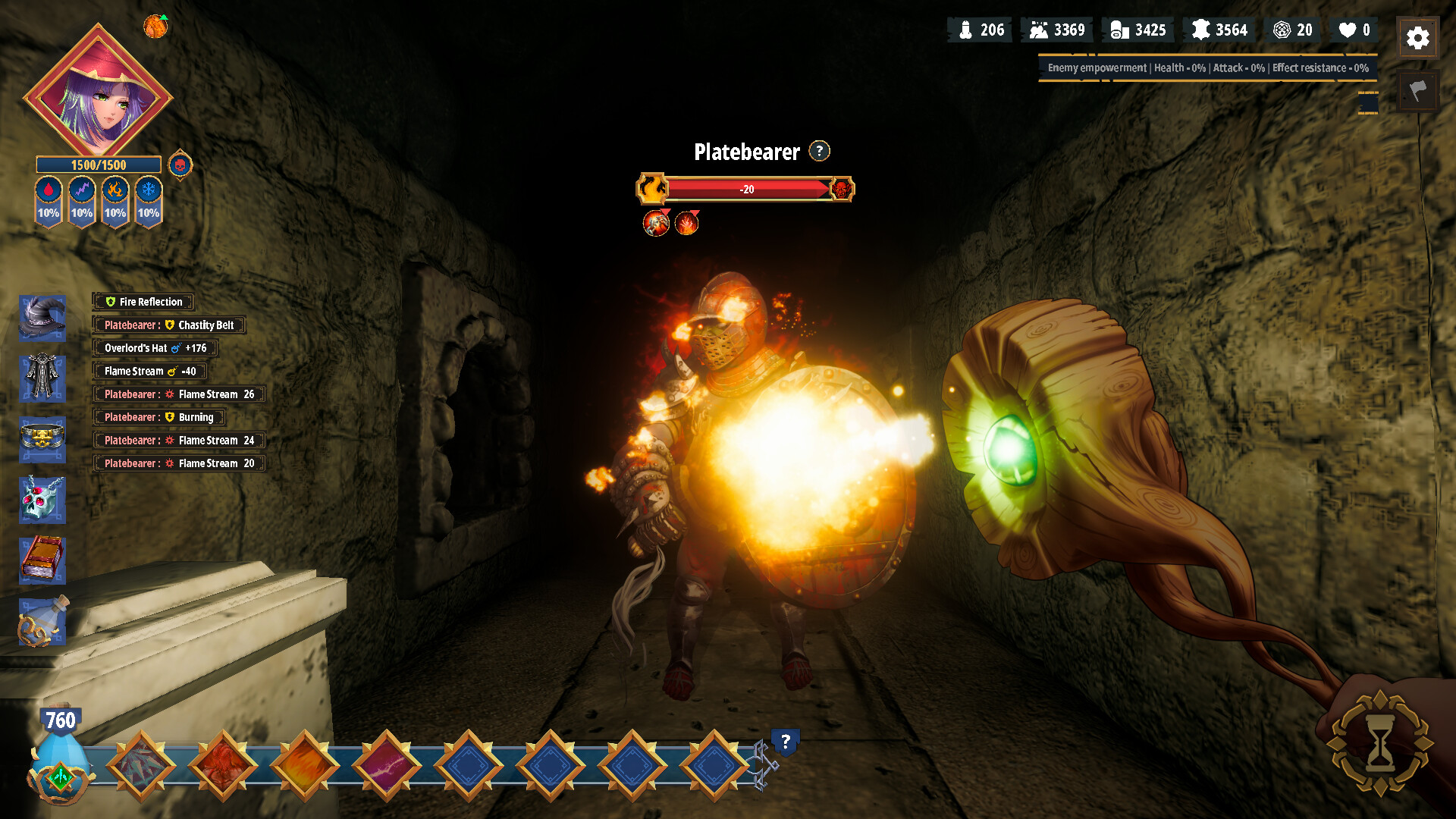This screenshot has width=1456, height=819.
Task: Open the red spellbook slot
Action: click(x=42, y=560)
